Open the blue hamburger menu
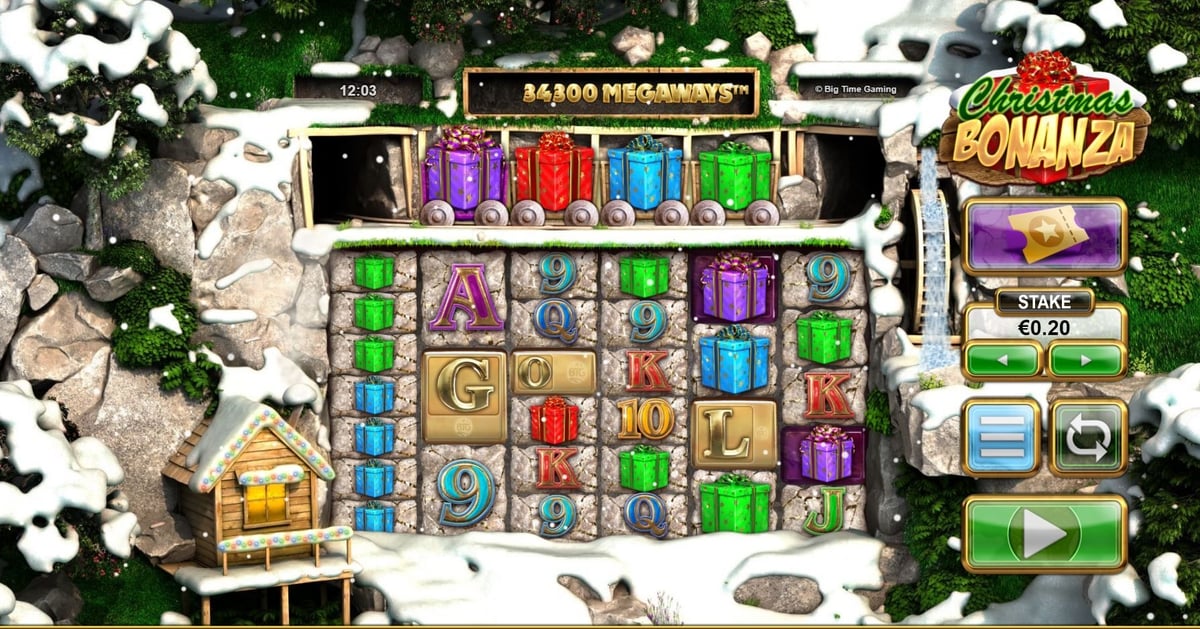The width and height of the screenshot is (1200, 629). coord(1001,438)
